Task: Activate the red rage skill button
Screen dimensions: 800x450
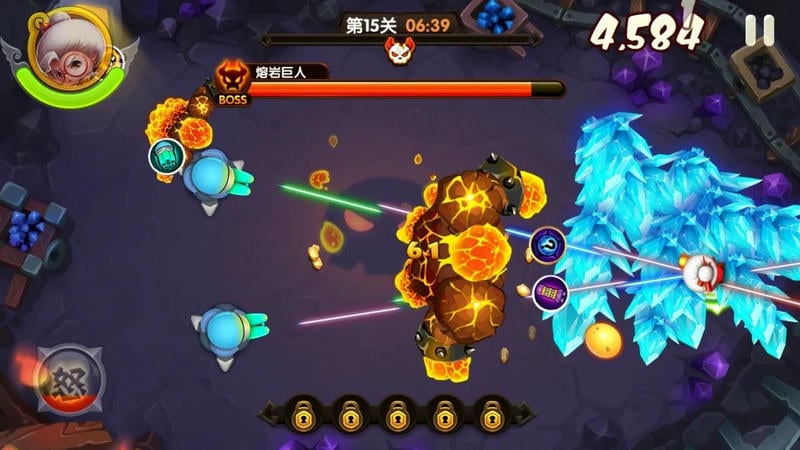Action: [68, 379]
